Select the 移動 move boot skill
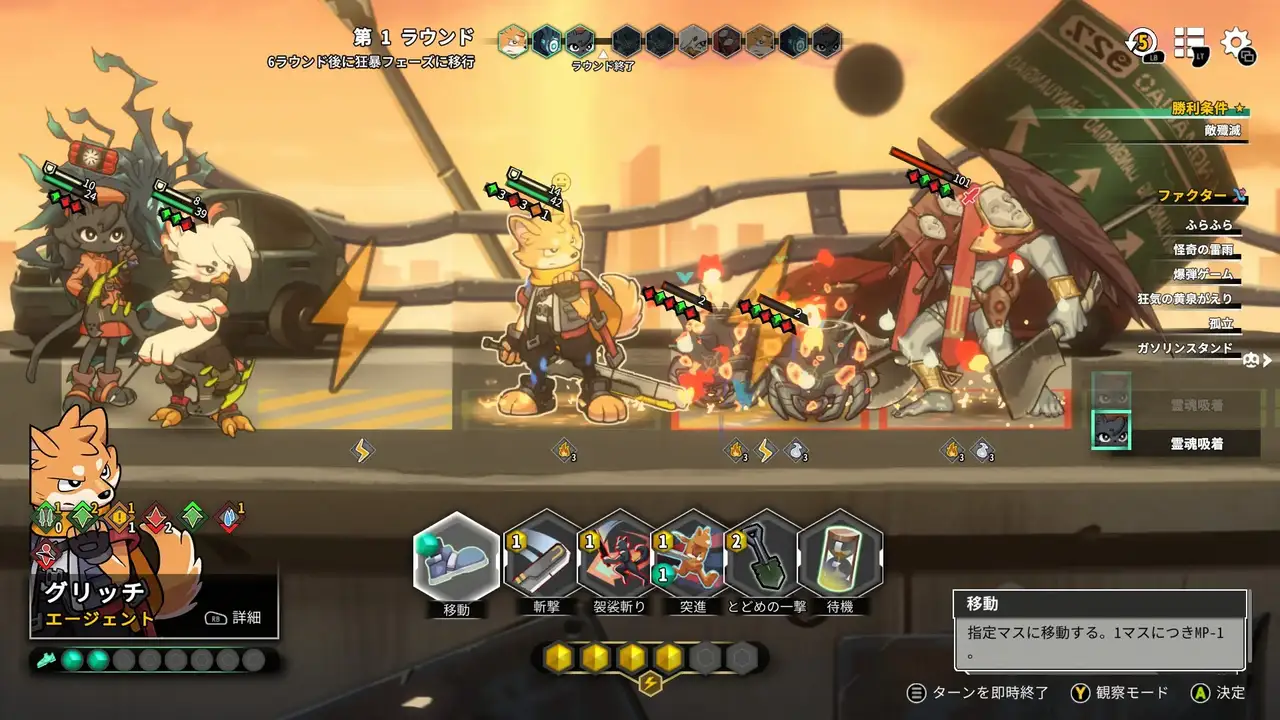This screenshot has width=1280, height=720. pos(456,559)
